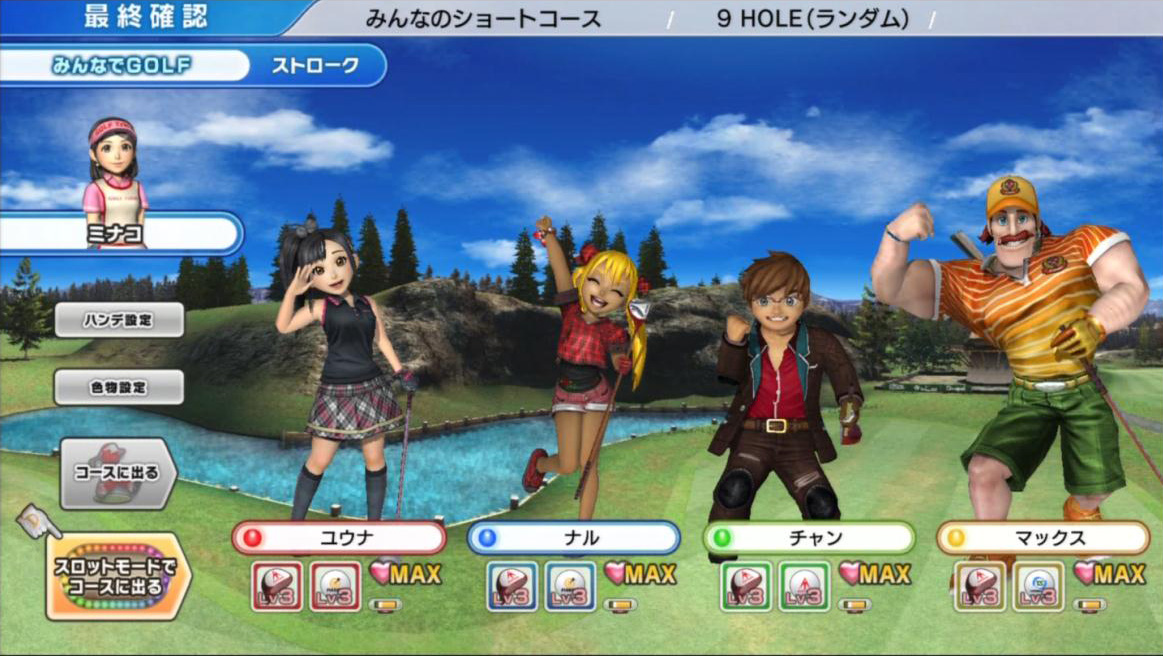
Task: Select player ナル's name plate
Action: pos(574,538)
